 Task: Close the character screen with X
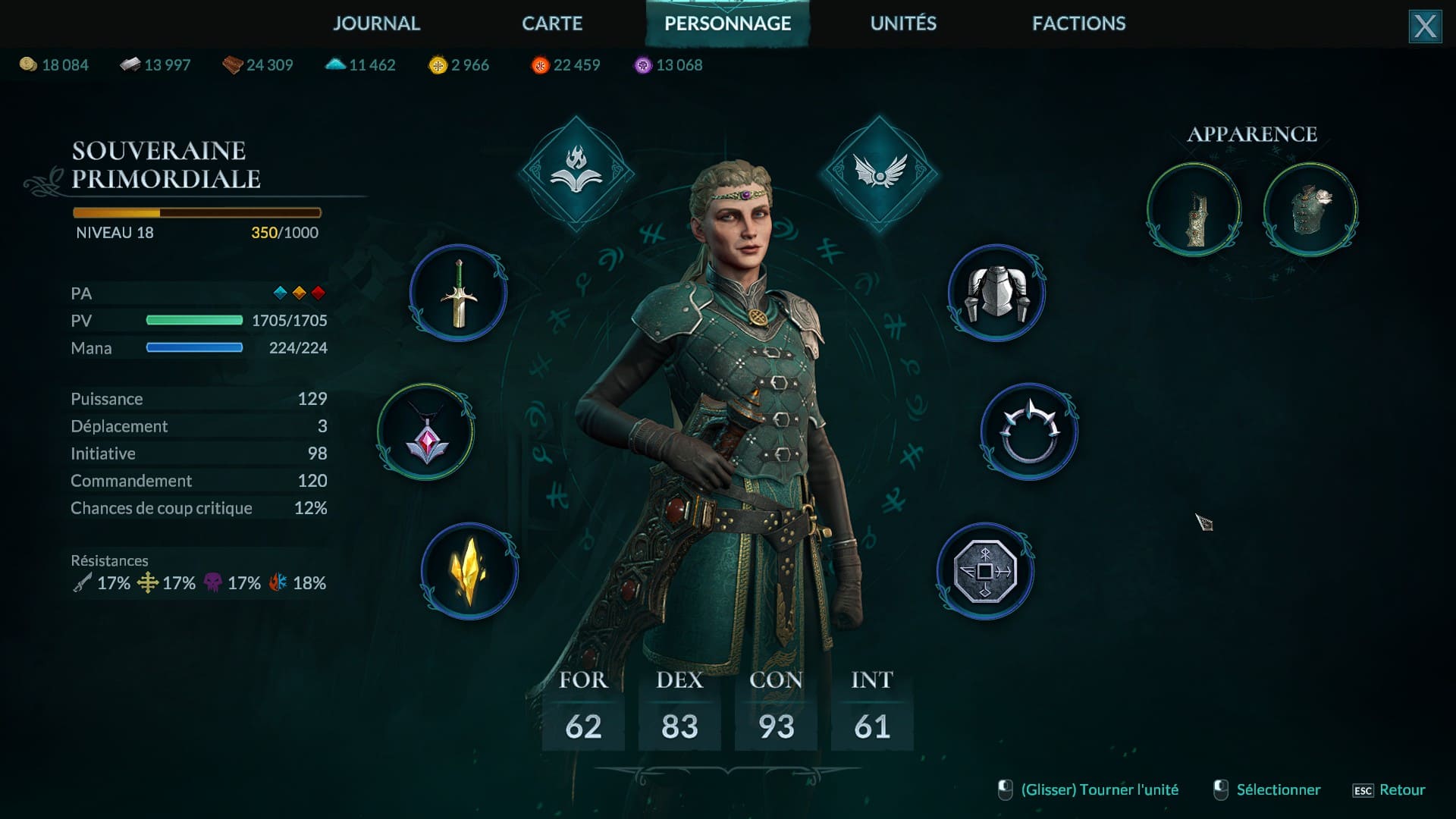click(x=1425, y=27)
